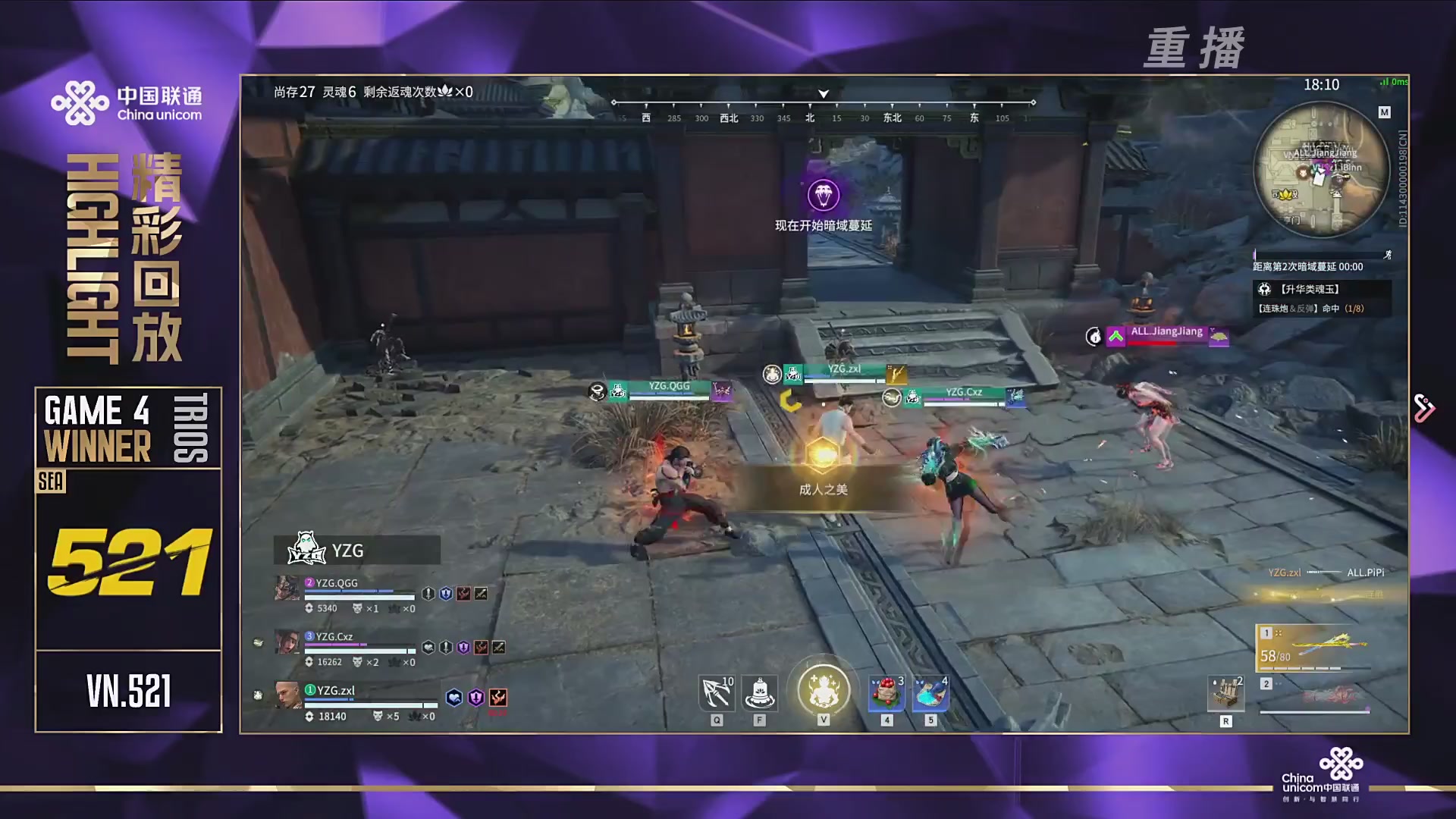Expand the side panel chevron arrow

click(1424, 409)
